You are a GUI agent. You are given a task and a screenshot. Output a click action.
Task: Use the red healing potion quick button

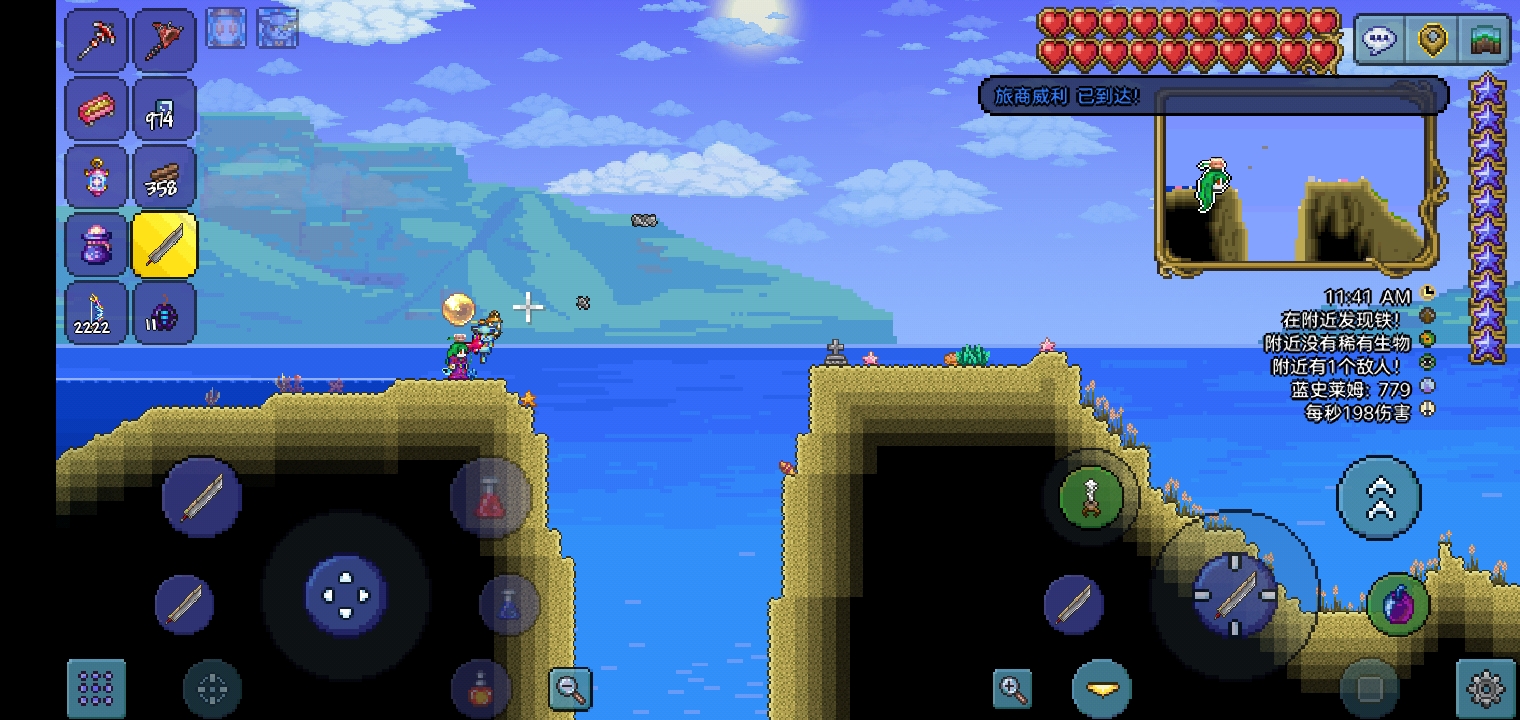pyautogui.click(x=489, y=497)
